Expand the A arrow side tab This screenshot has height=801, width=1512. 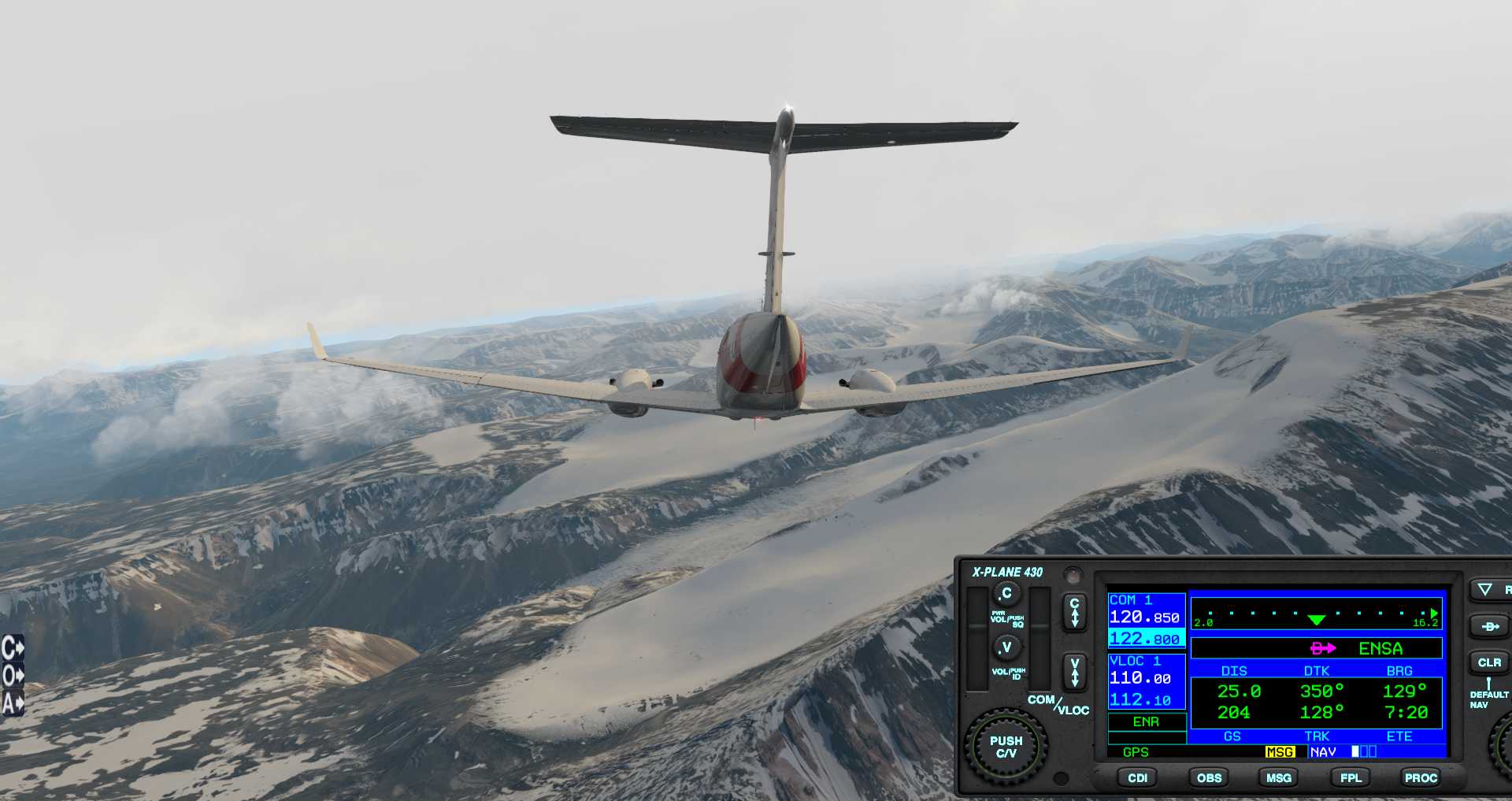tap(13, 703)
